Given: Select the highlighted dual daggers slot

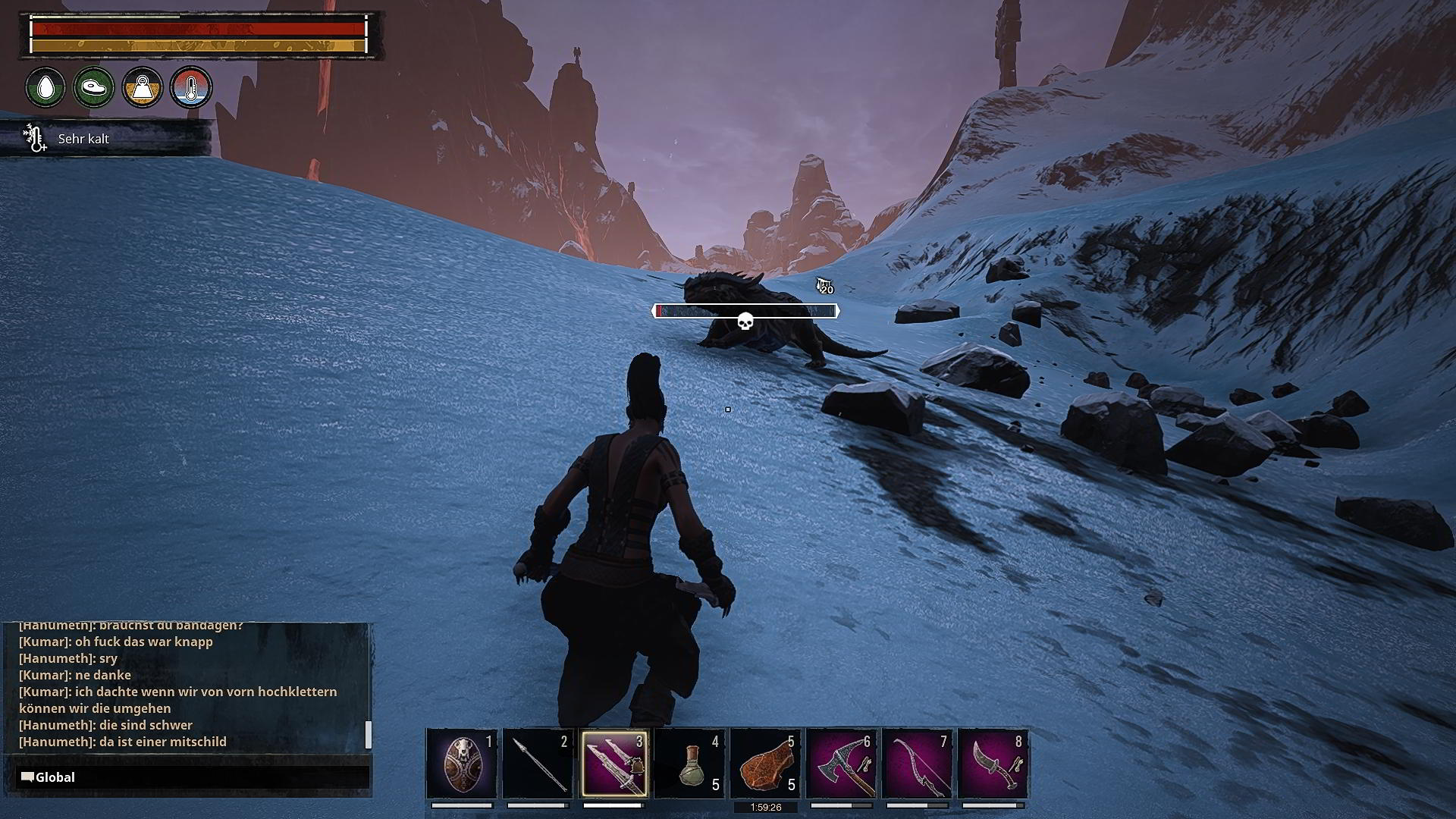Looking at the screenshot, I should (x=614, y=763).
